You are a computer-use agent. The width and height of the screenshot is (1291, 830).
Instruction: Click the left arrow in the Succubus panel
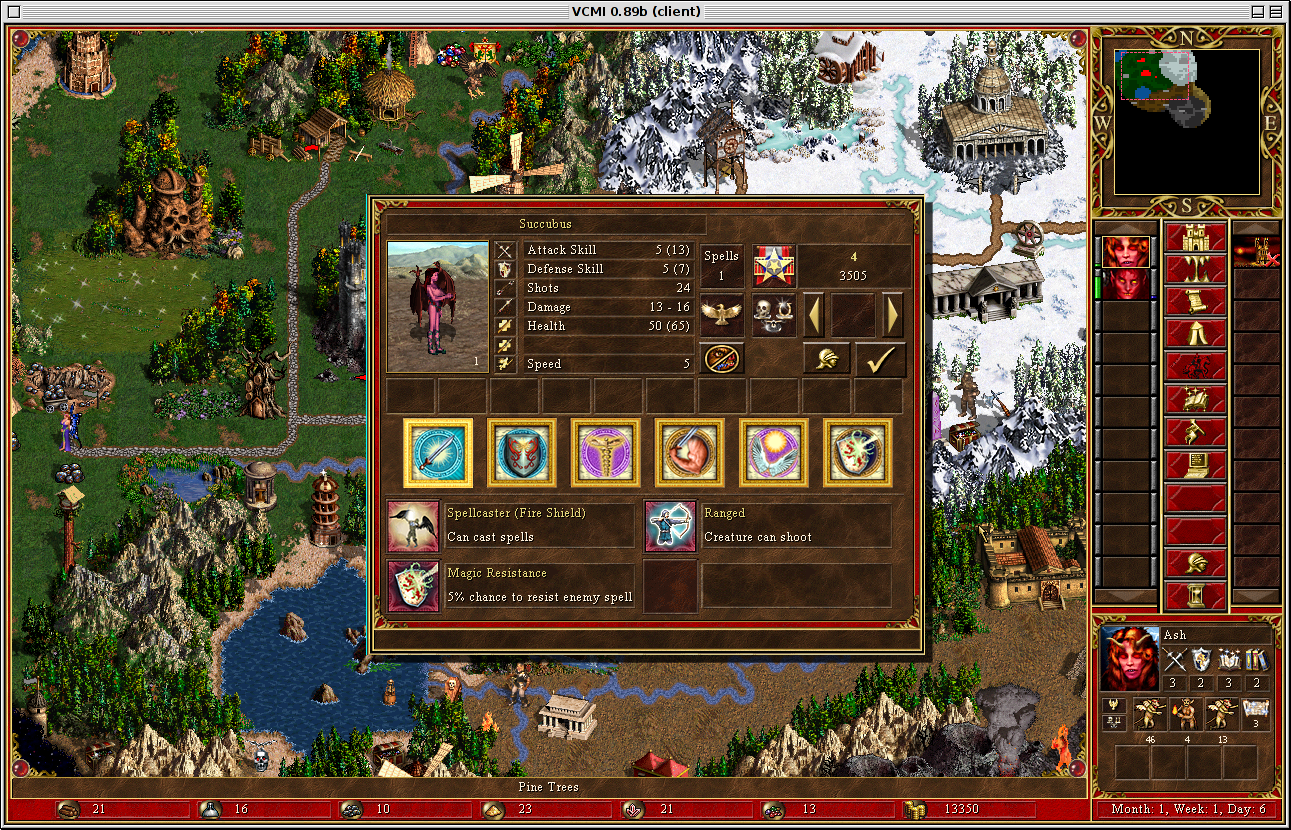pos(816,315)
